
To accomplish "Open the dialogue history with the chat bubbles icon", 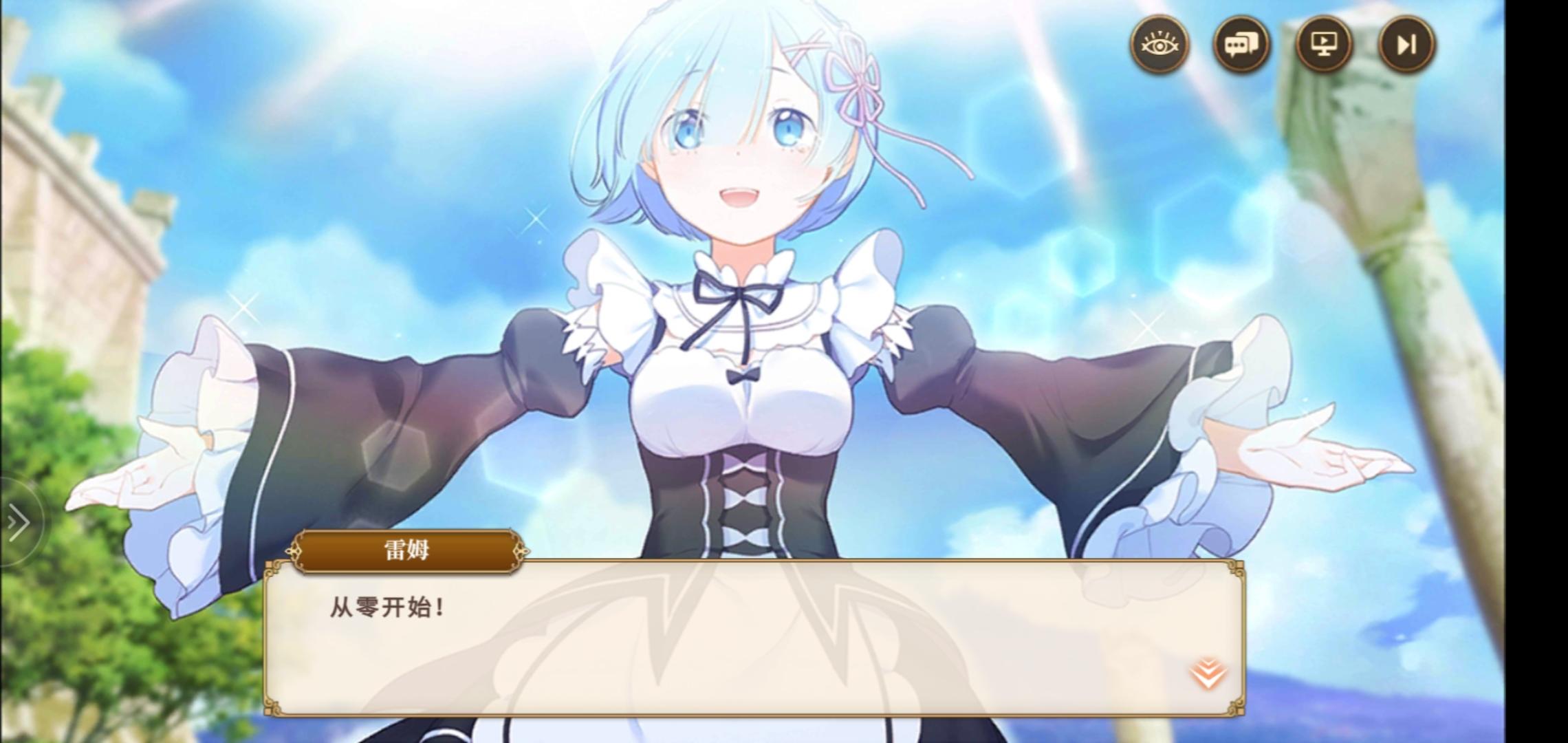I will [1242, 44].
